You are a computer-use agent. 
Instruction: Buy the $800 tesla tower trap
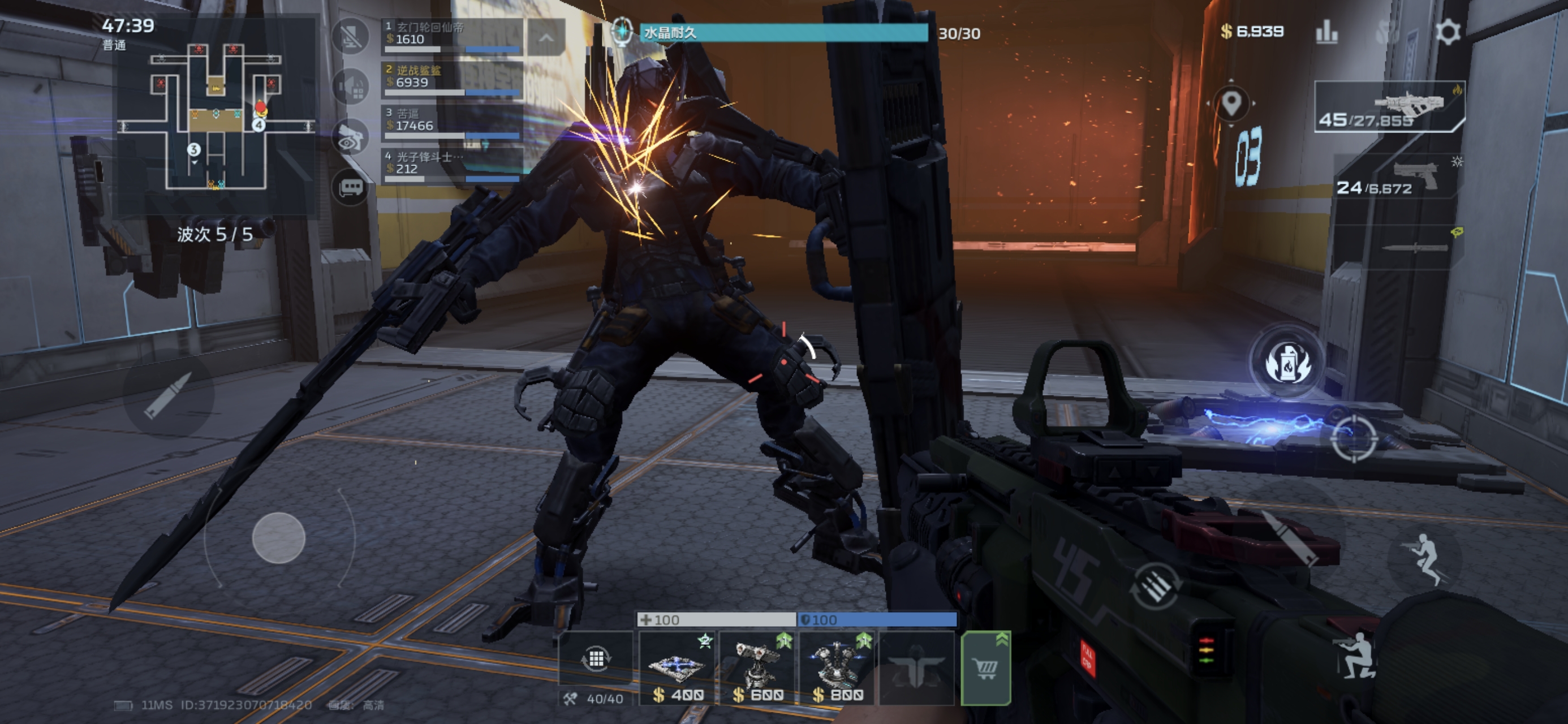point(838,668)
